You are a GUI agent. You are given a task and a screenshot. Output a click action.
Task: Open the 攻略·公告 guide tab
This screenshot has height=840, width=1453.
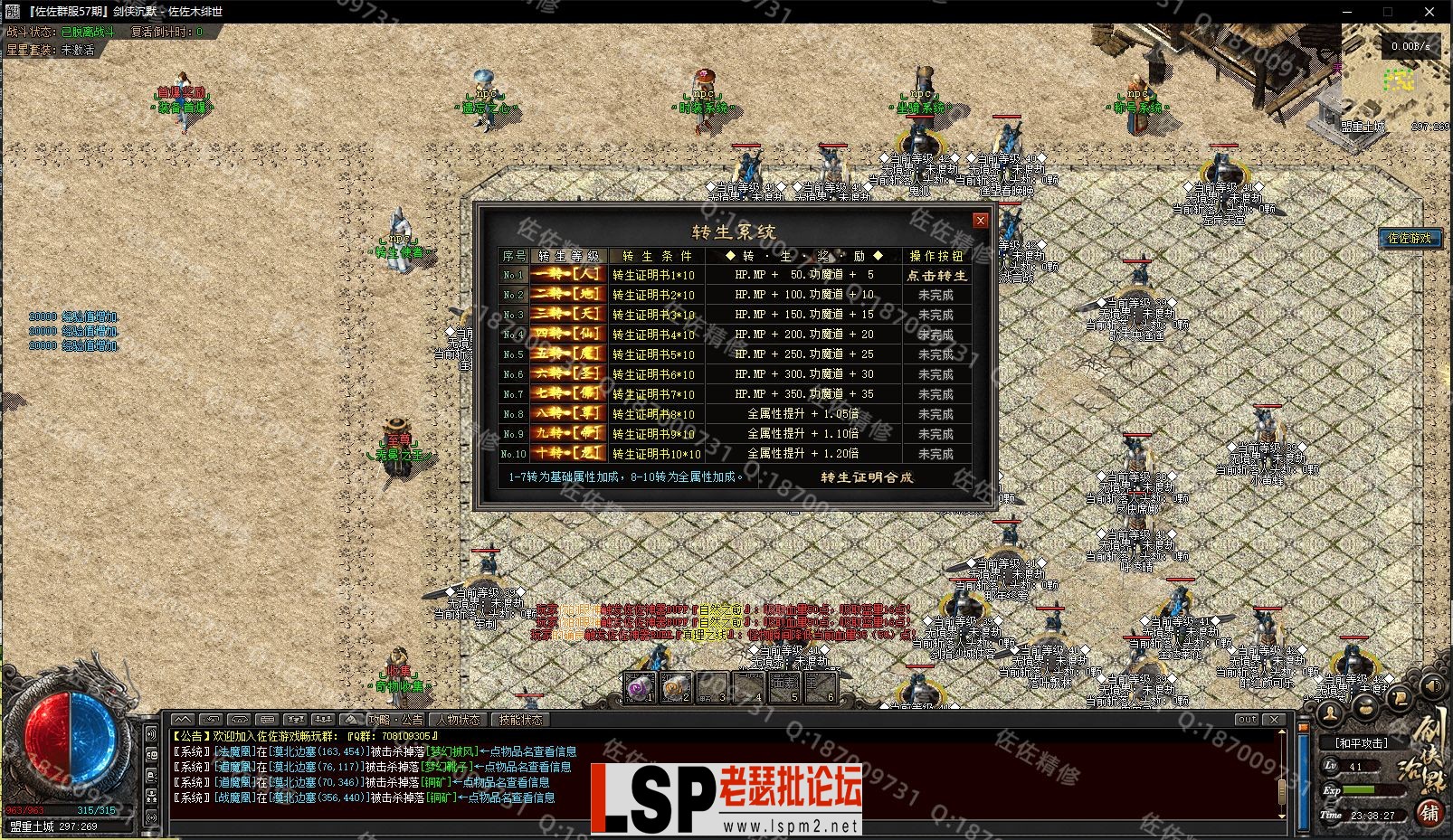395,720
